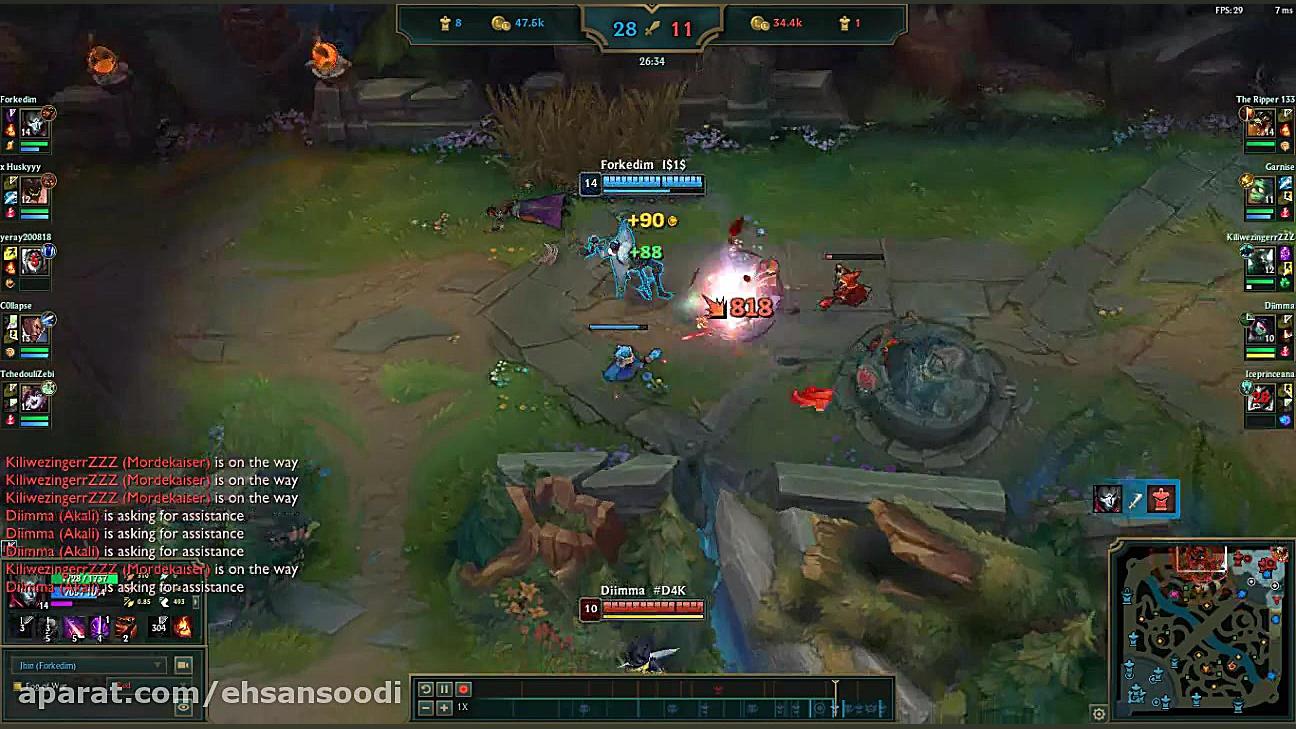Image resolution: width=1296 pixels, height=729 pixels.
Task: Toggle the Fog of War checkbox
Action: coord(18,685)
